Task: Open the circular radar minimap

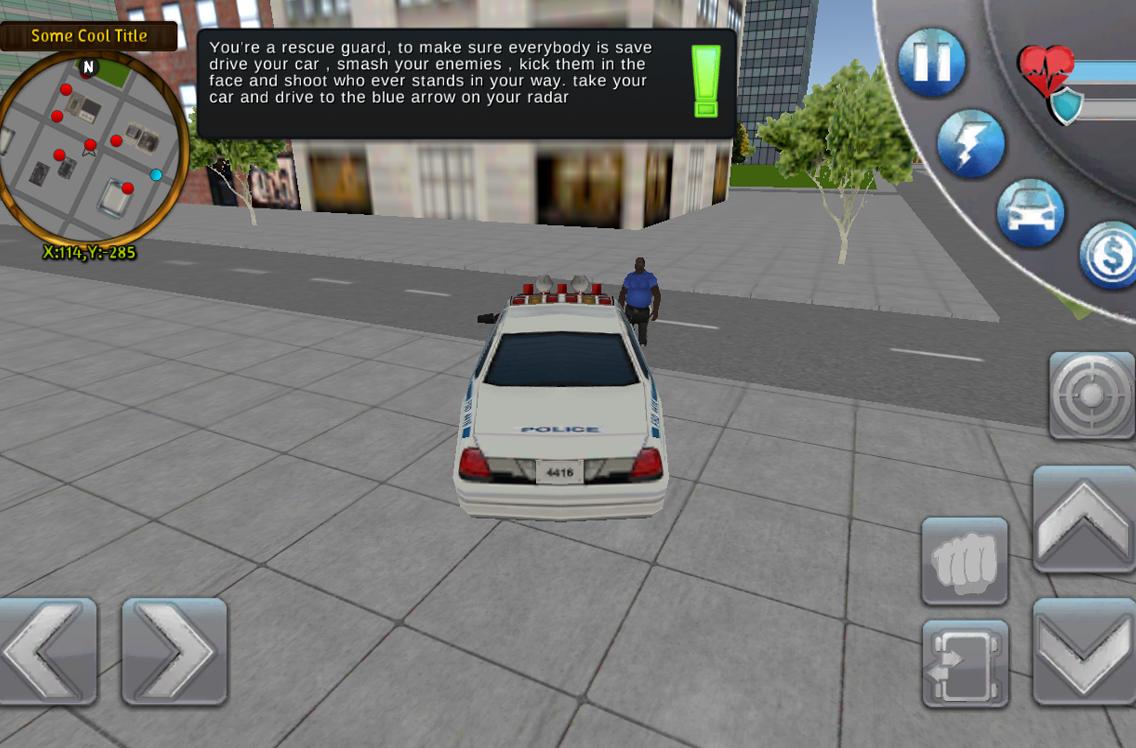Action: (92, 150)
